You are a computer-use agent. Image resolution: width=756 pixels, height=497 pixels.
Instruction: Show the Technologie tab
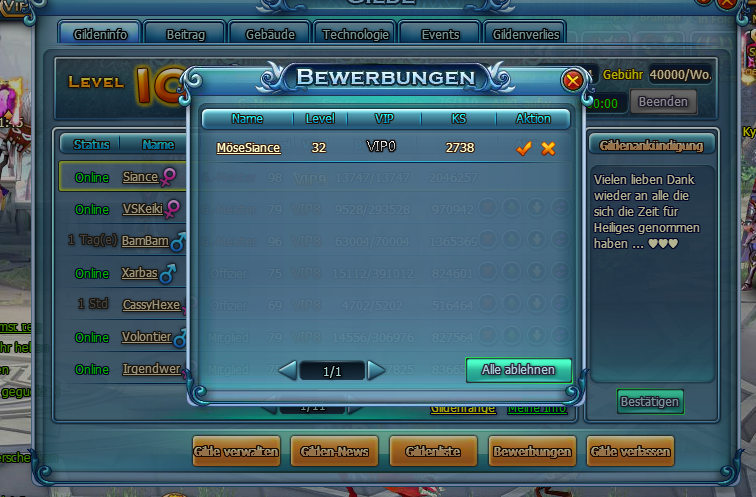(355, 34)
